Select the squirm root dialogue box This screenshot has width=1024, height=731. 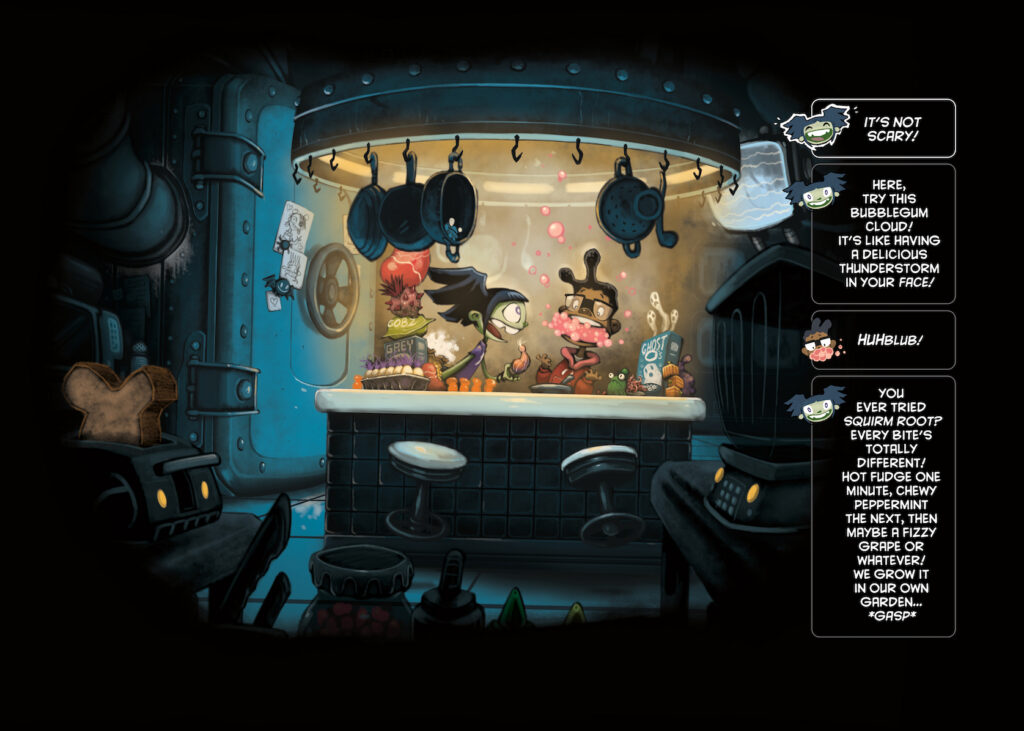883,506
